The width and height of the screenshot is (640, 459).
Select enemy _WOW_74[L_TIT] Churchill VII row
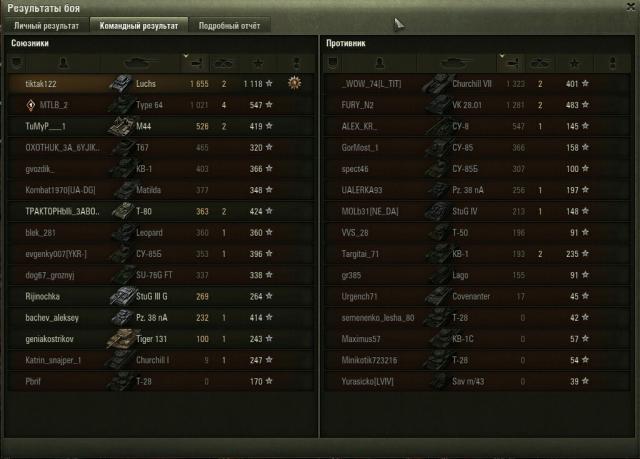click(x=470, y=84)
